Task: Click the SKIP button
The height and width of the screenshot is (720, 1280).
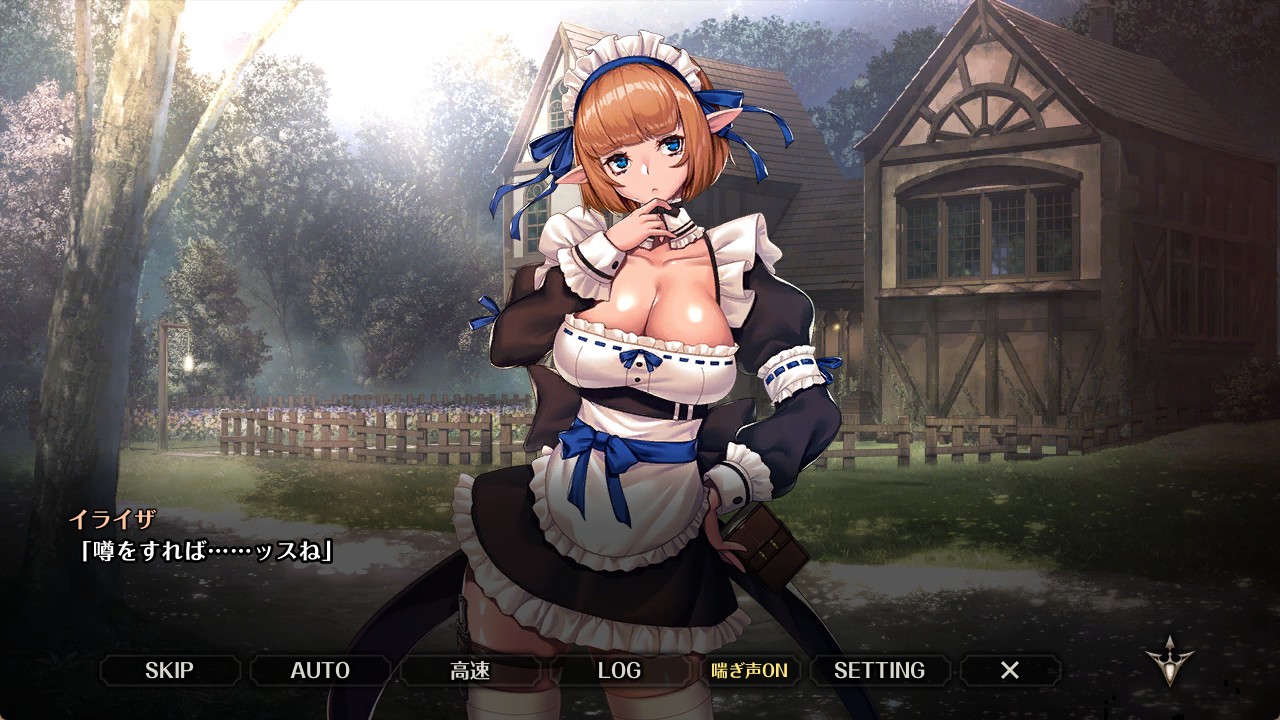Action: pyautogui.click(x=169, y=670)
